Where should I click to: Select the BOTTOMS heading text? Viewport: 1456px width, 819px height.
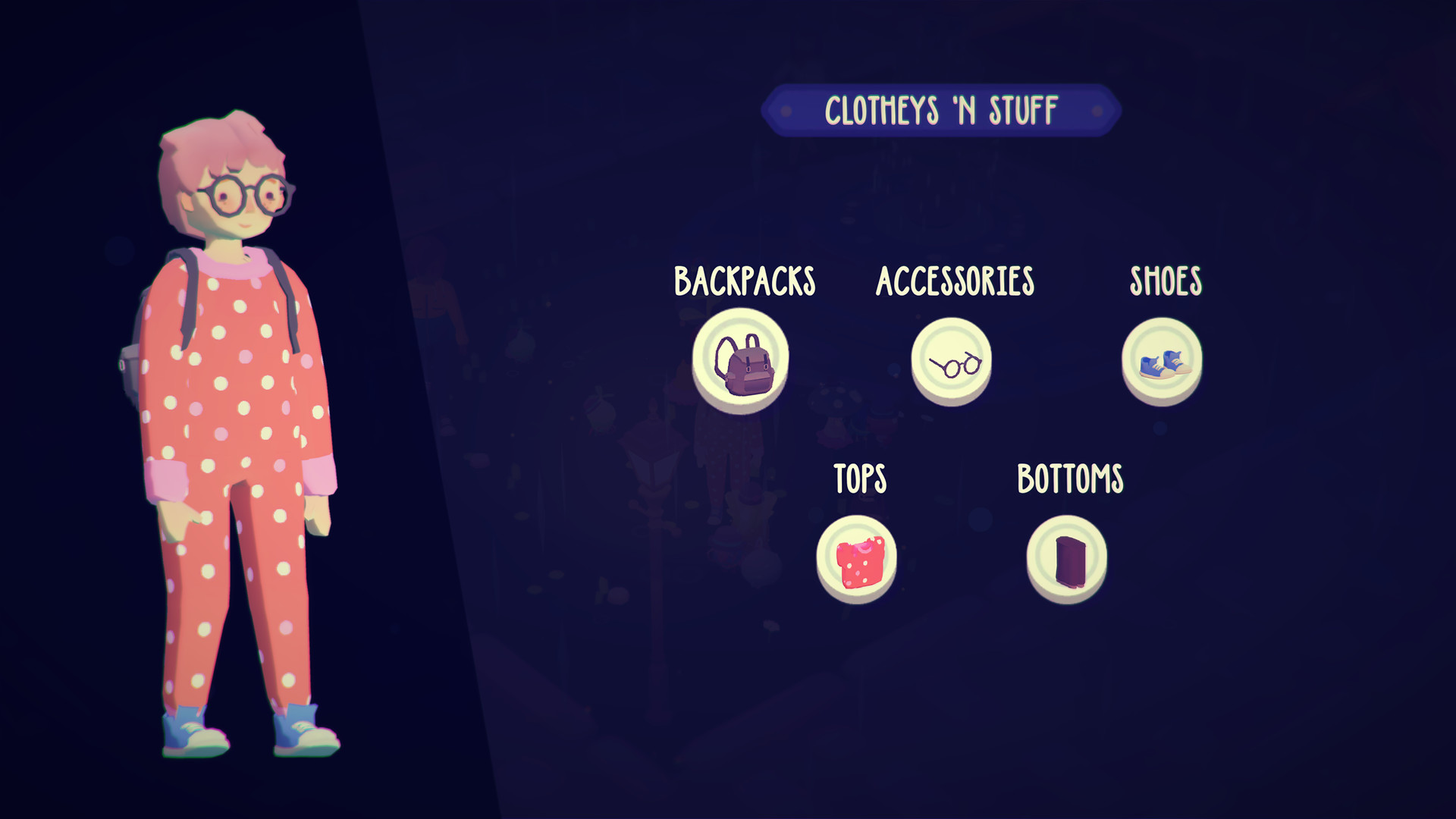coord(1069,478)
